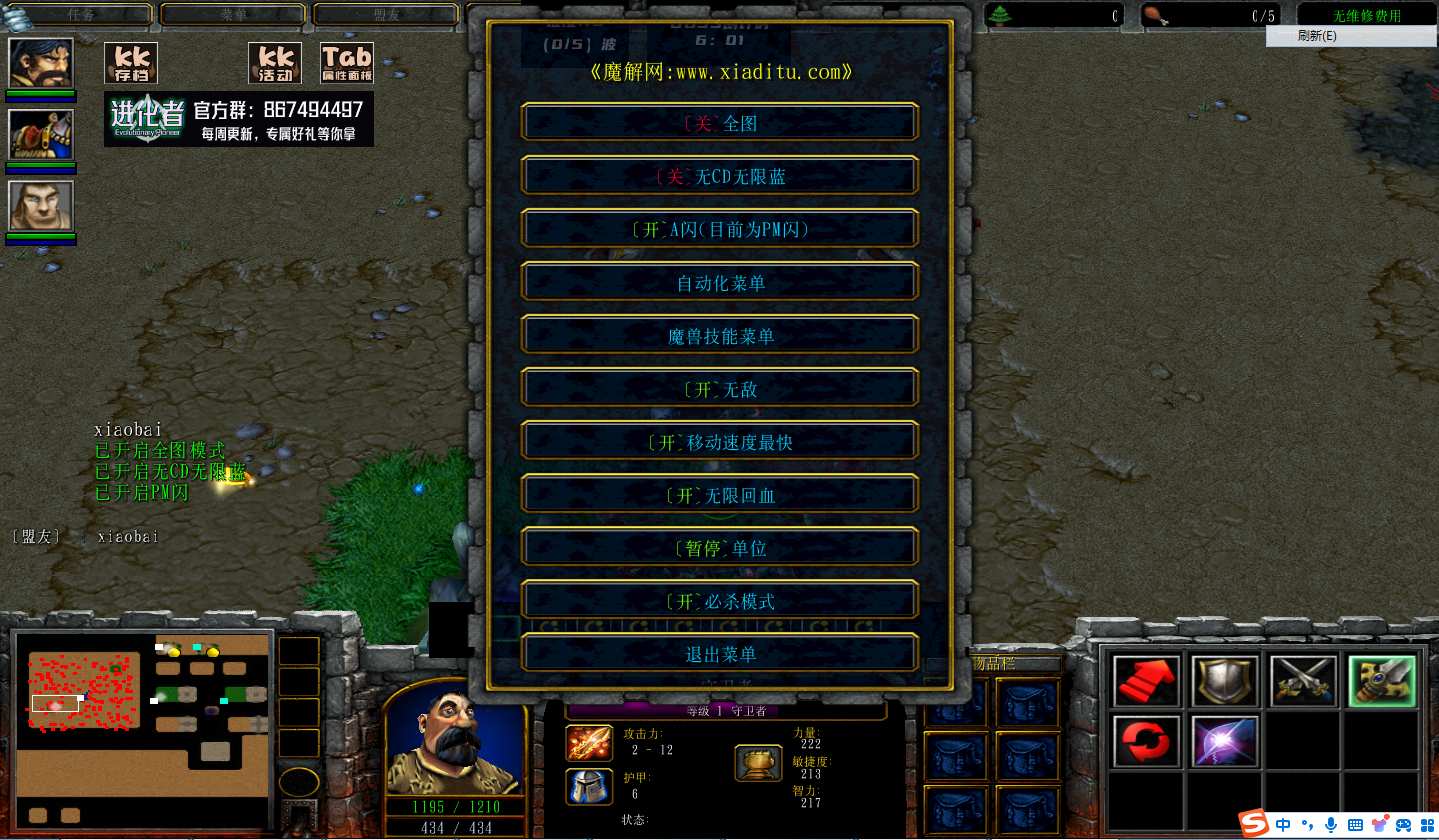This screenshot has width=1439, height=840.
Task: Toggle 全图 map reveal on
Action: point(719,122)
